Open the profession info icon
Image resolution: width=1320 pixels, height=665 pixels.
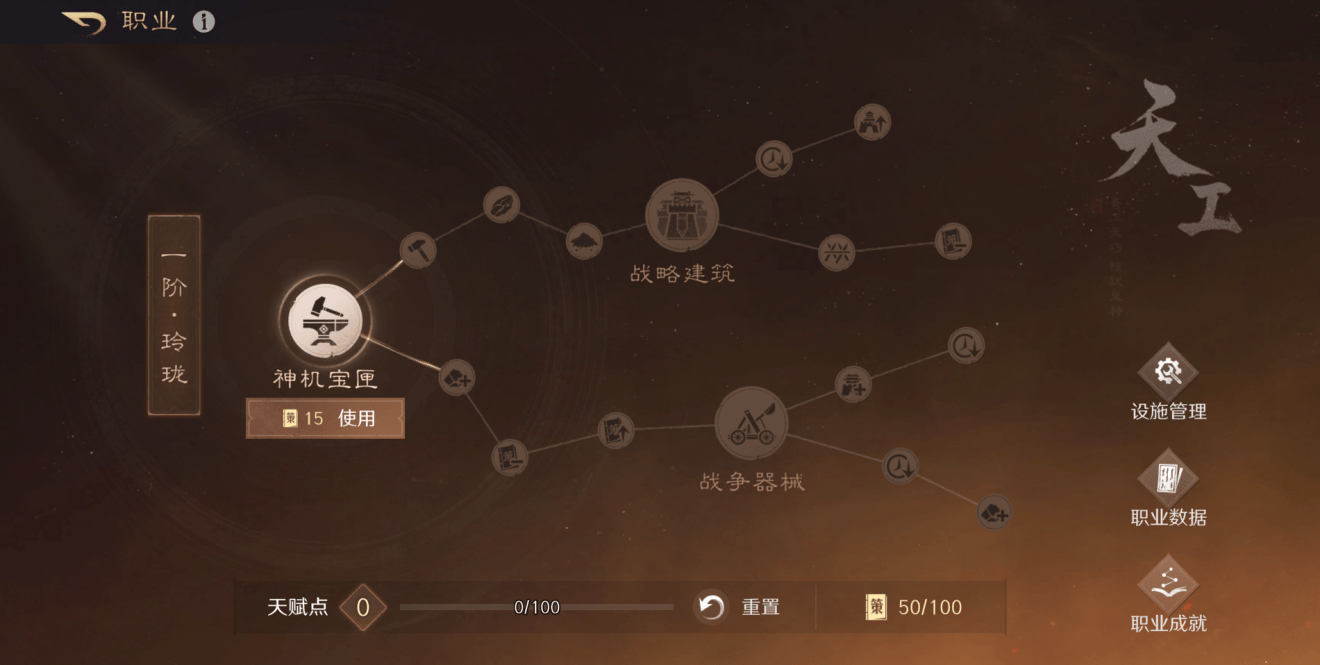coord(204,22)
